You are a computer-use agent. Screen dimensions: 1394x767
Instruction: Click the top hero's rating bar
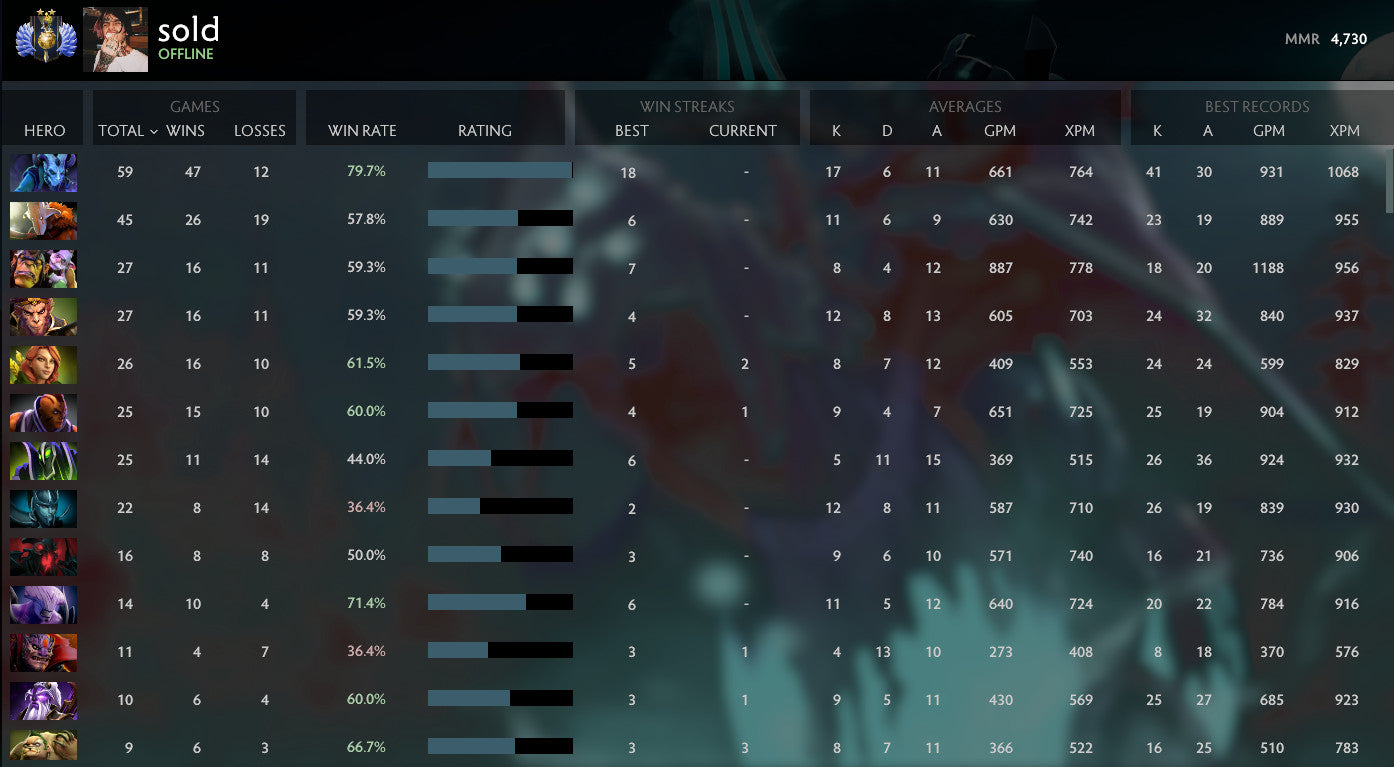point(500,171)
